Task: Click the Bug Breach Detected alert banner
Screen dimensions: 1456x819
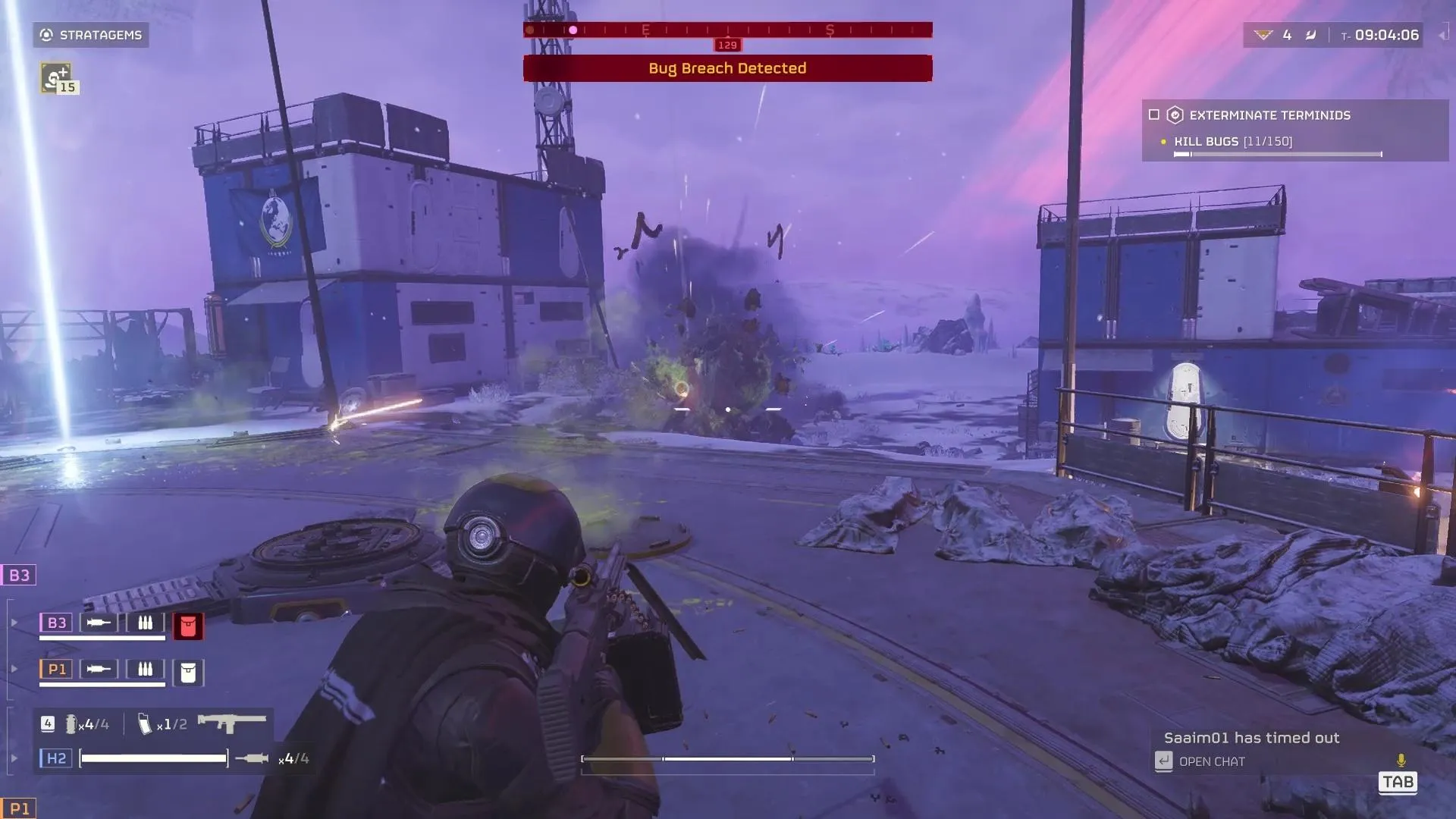Action: click(727, 68)
